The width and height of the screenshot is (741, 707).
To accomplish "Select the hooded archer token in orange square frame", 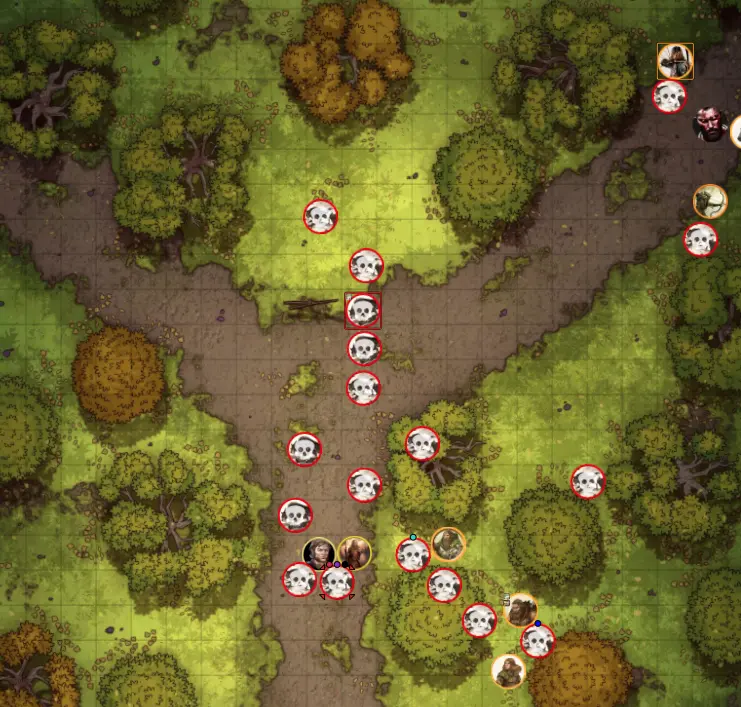I will [675, 61].
